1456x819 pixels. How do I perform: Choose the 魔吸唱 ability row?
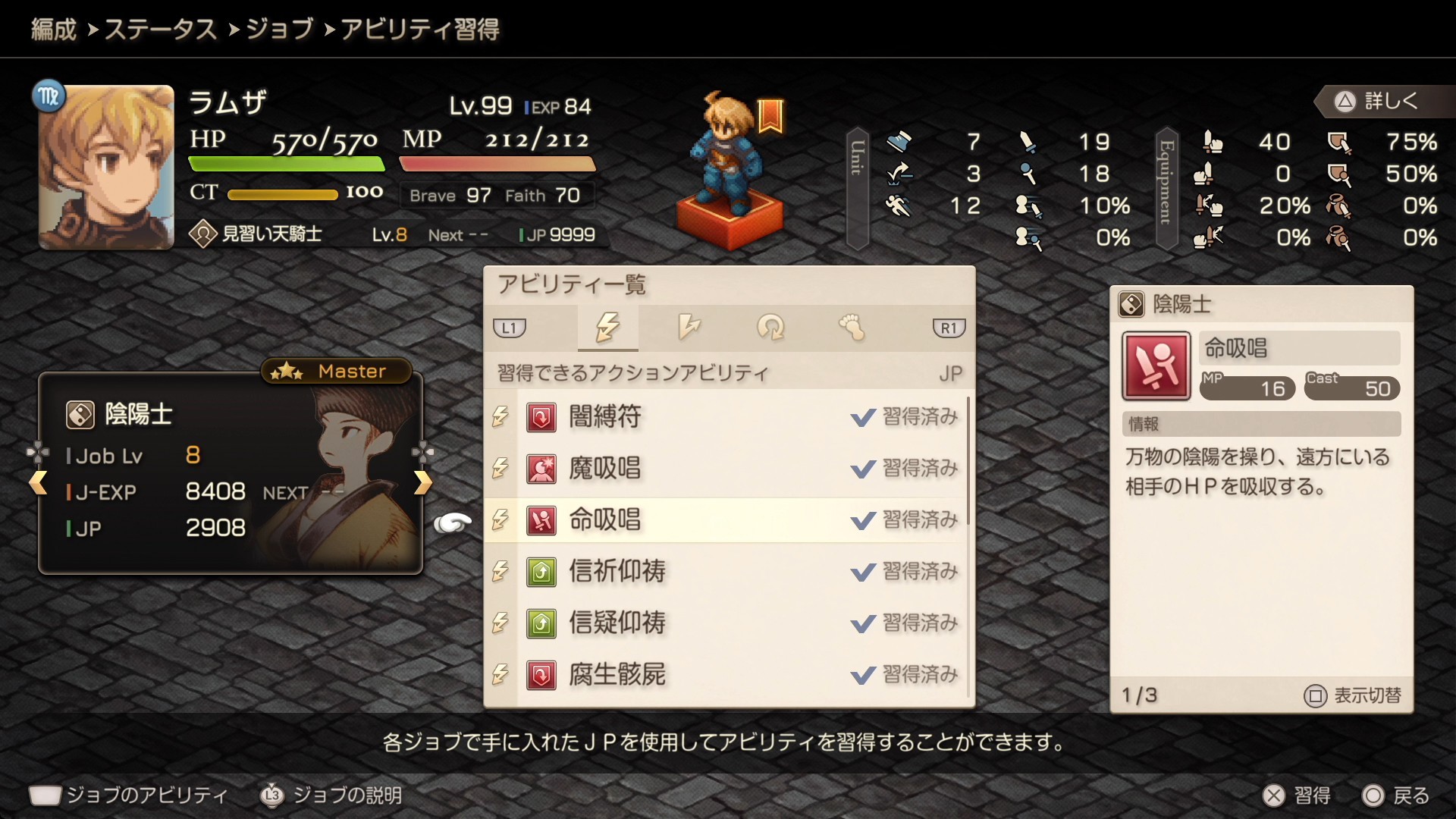click(726, 469)
